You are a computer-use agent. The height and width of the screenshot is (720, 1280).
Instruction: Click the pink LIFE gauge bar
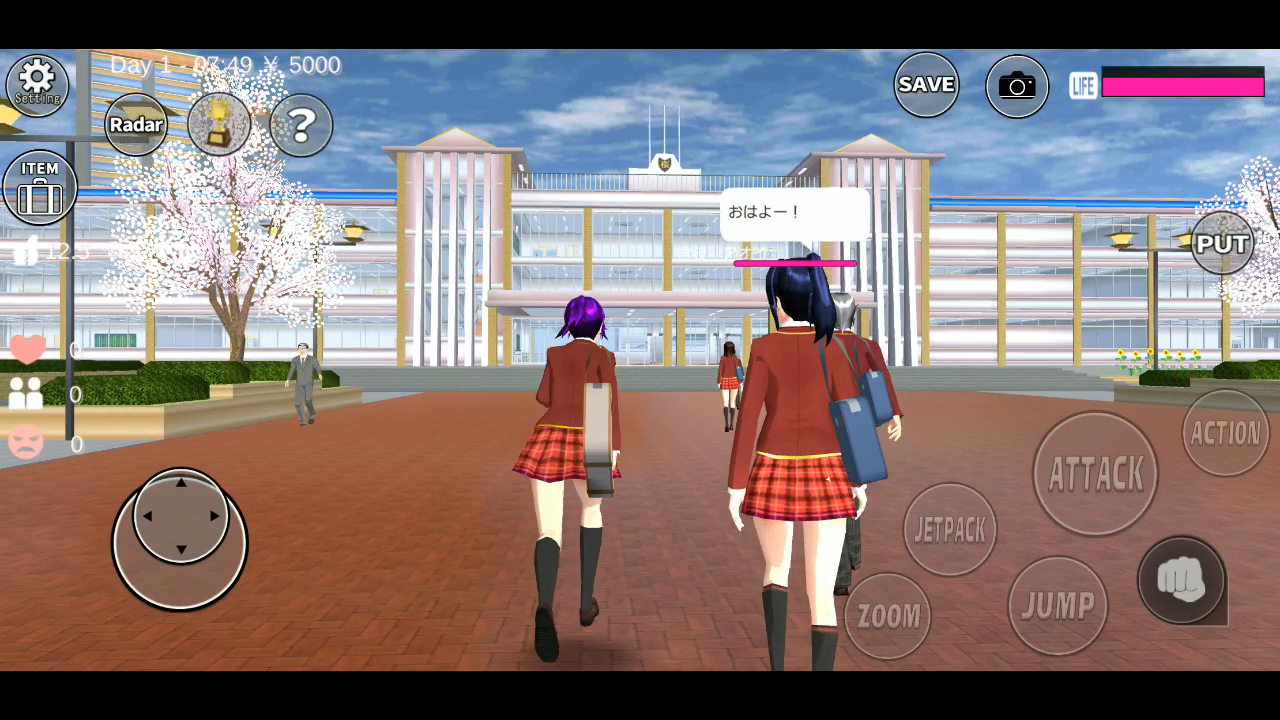click(1183, 87)
